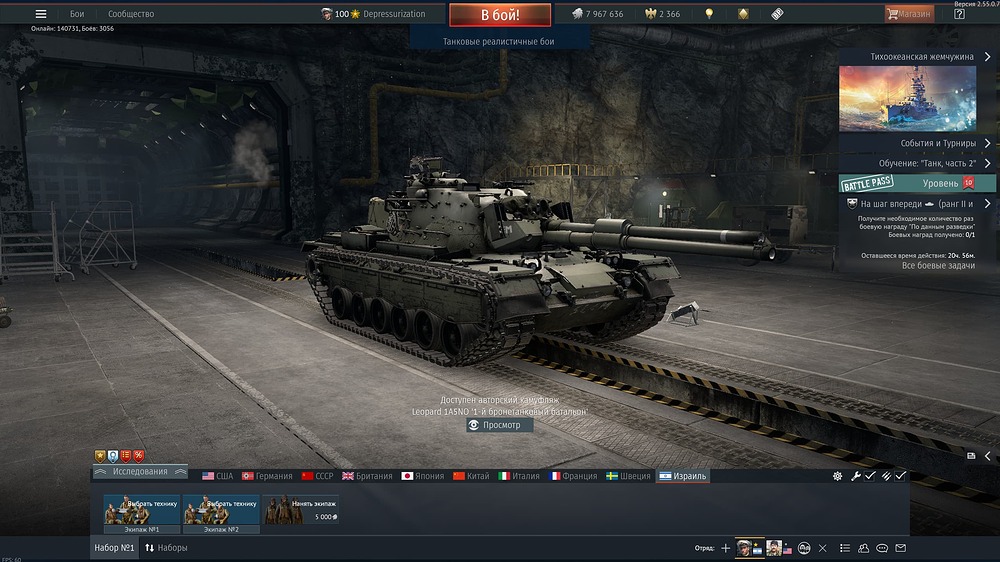This screenshot has width=1000, height=562.
Task: Choose the СССР nation tab
Action: tap(317, 476)
